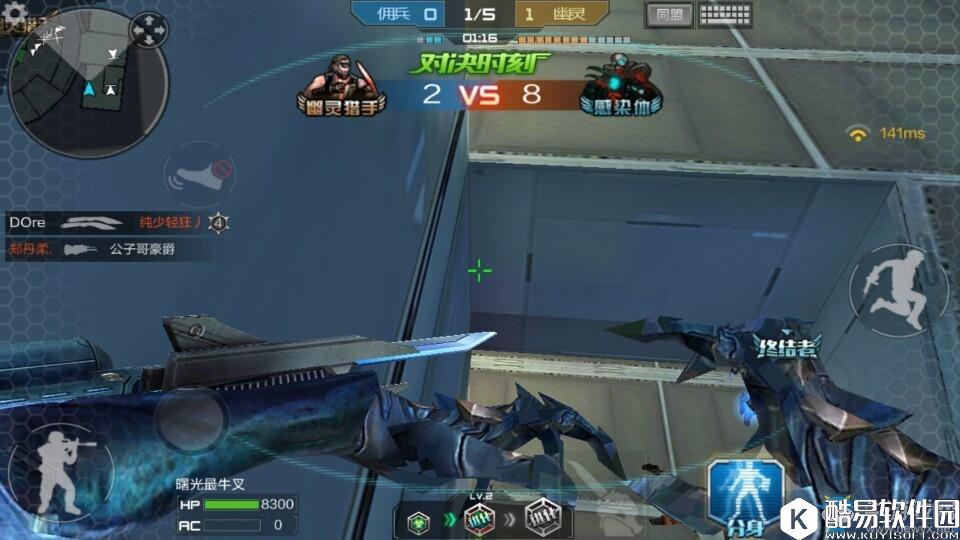Click the four-arrow button beside the minimap
The image size is (960, 540).
[x=150, y=30]
